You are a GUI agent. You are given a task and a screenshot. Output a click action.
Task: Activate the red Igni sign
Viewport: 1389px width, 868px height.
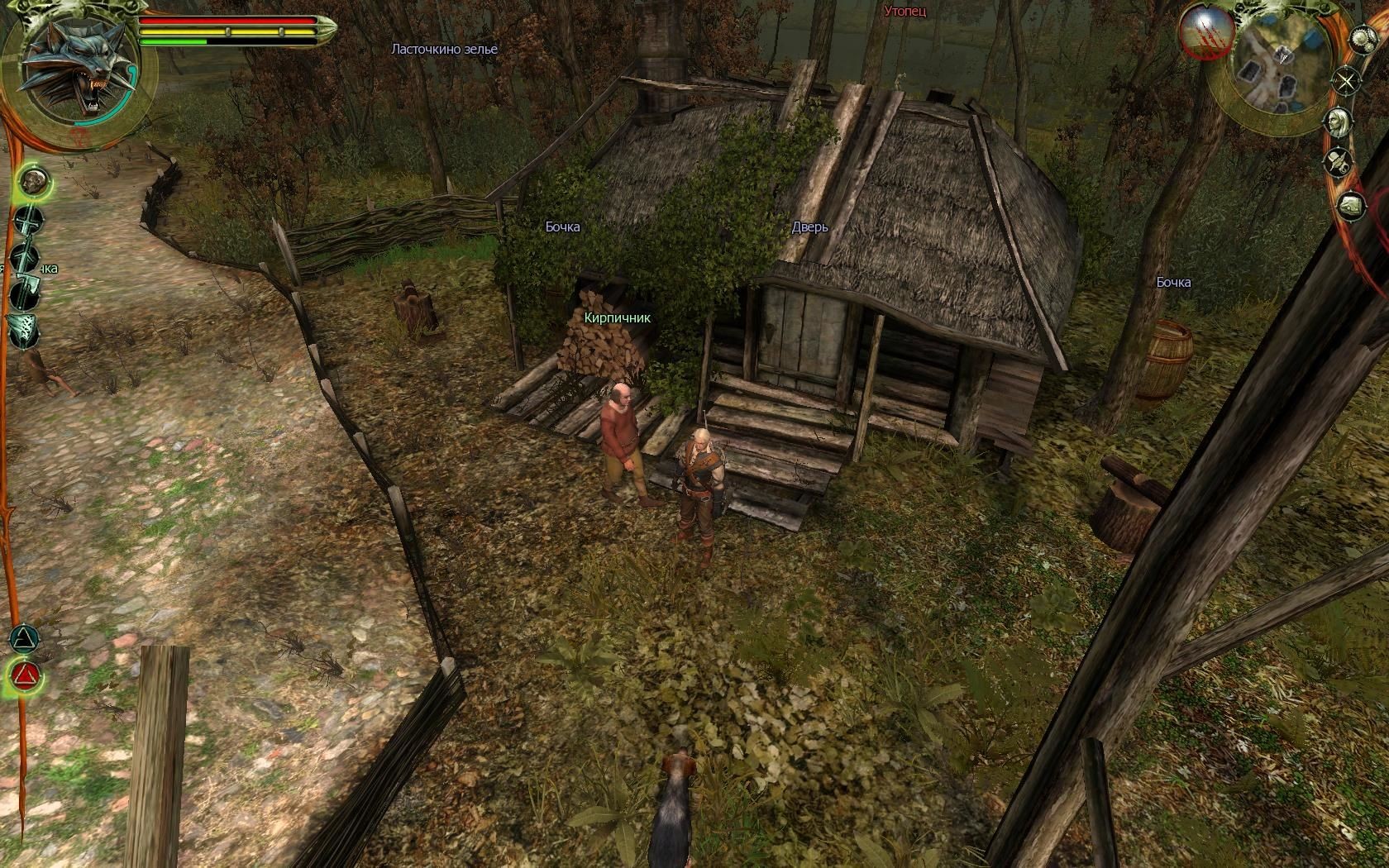click(x=24, y=678)
